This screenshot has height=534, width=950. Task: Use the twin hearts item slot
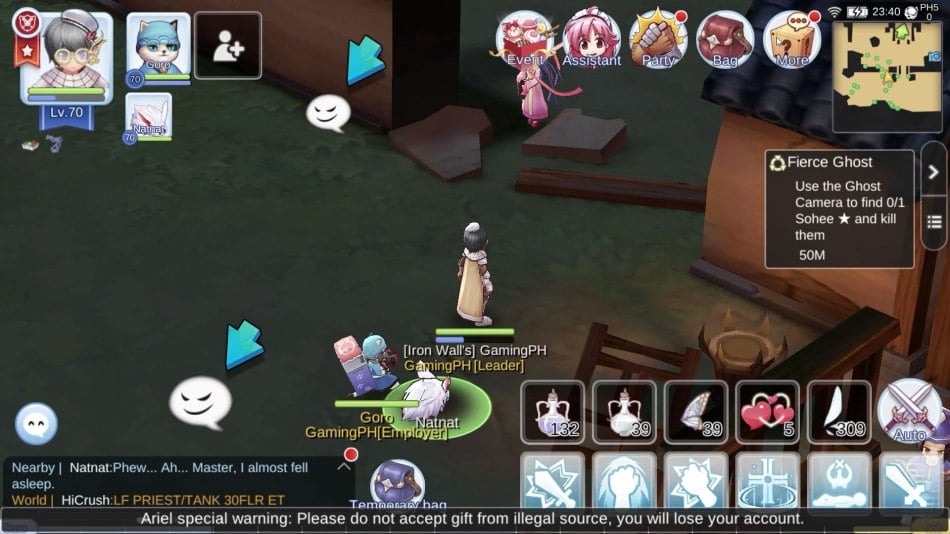coord(768,411)
